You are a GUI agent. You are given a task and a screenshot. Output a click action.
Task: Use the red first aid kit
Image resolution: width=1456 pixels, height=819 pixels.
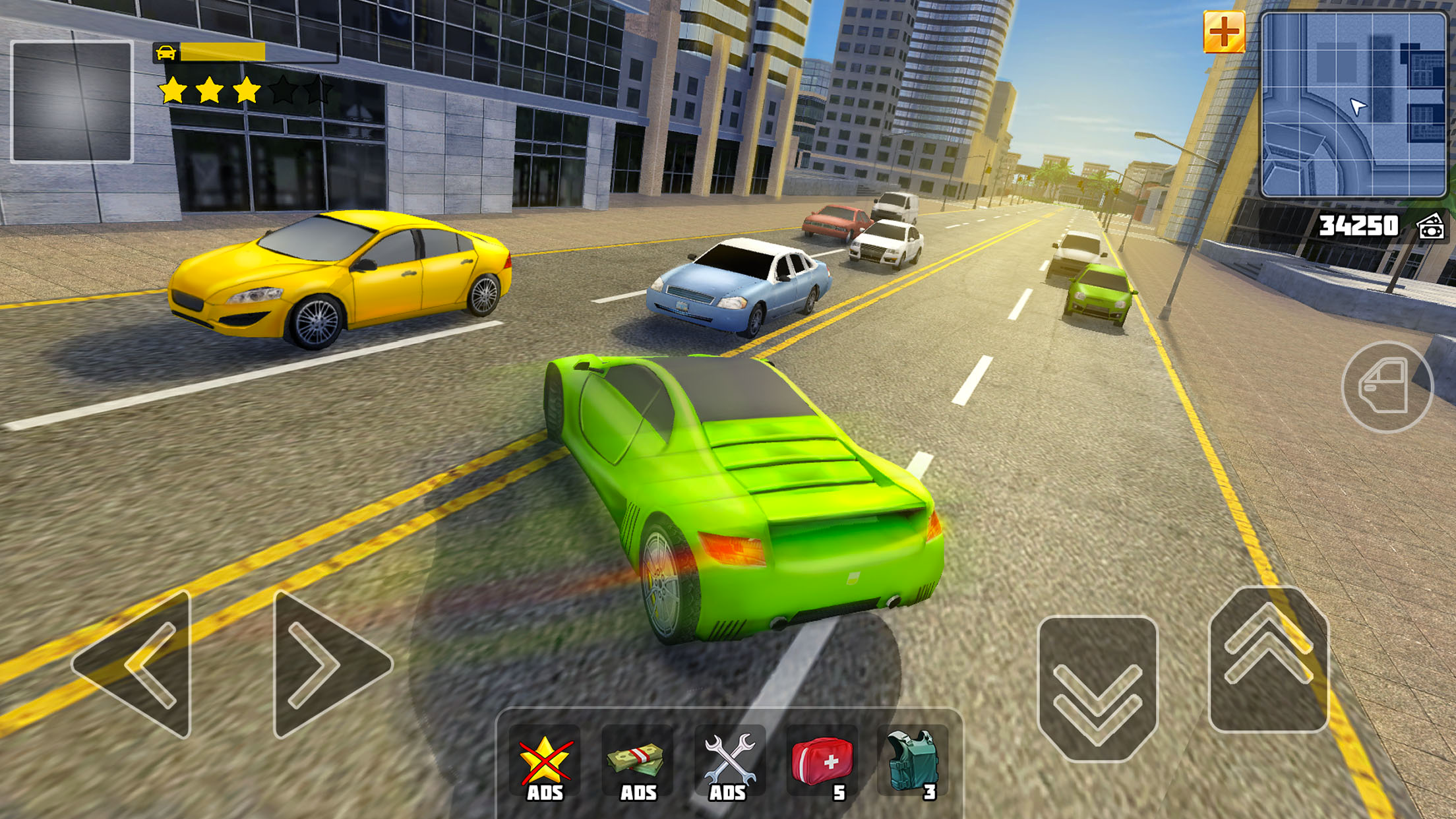click(822, 765)
